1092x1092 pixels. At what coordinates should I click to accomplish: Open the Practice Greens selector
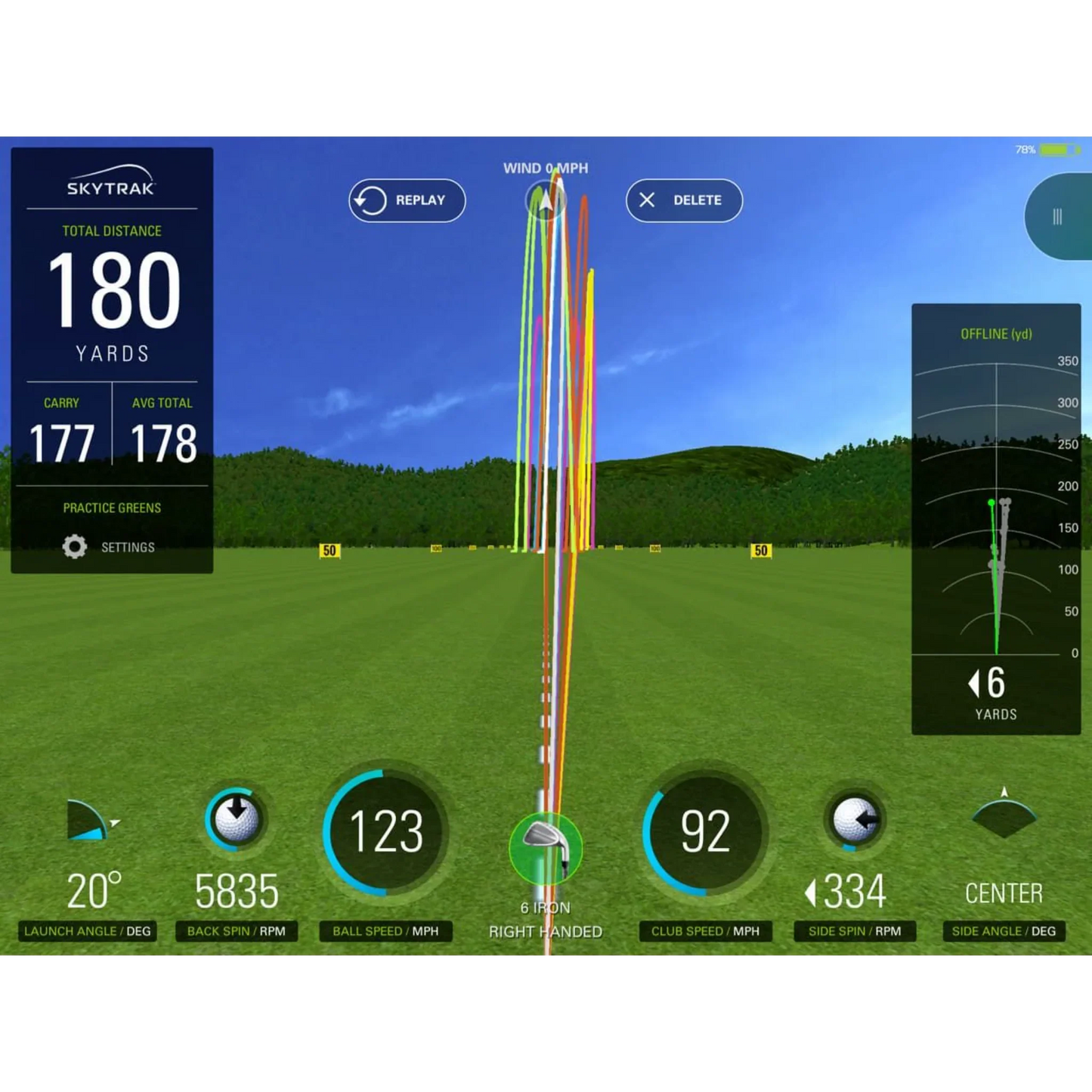tap(110, 508)
